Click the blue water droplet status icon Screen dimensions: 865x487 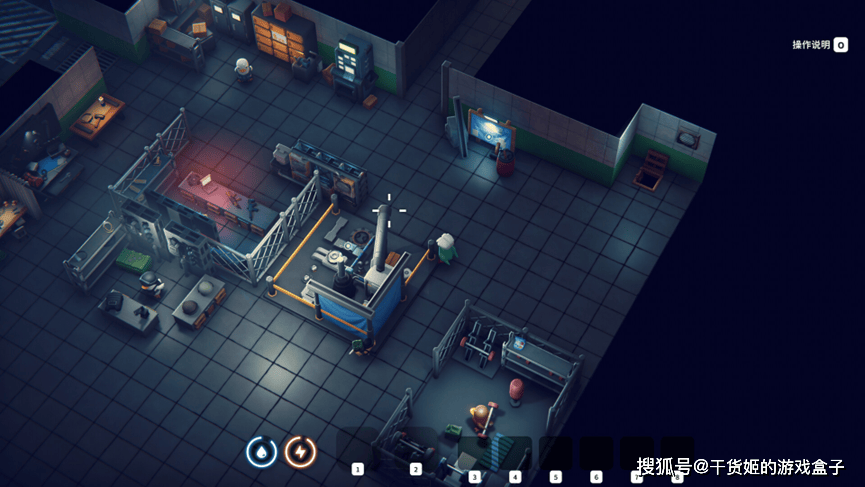tap(262, 452)
